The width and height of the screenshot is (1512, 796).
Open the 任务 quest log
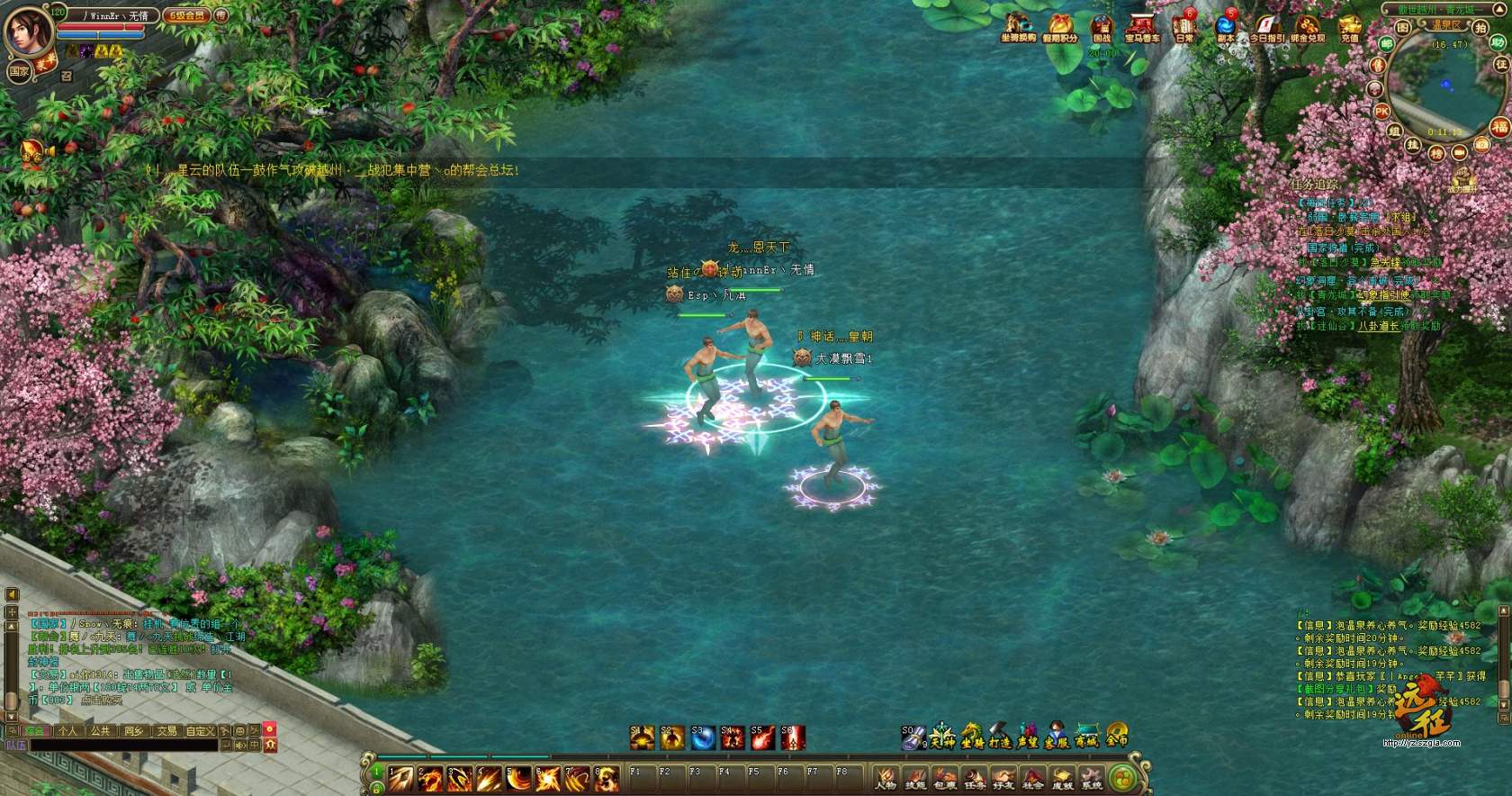tap(975, 778)
